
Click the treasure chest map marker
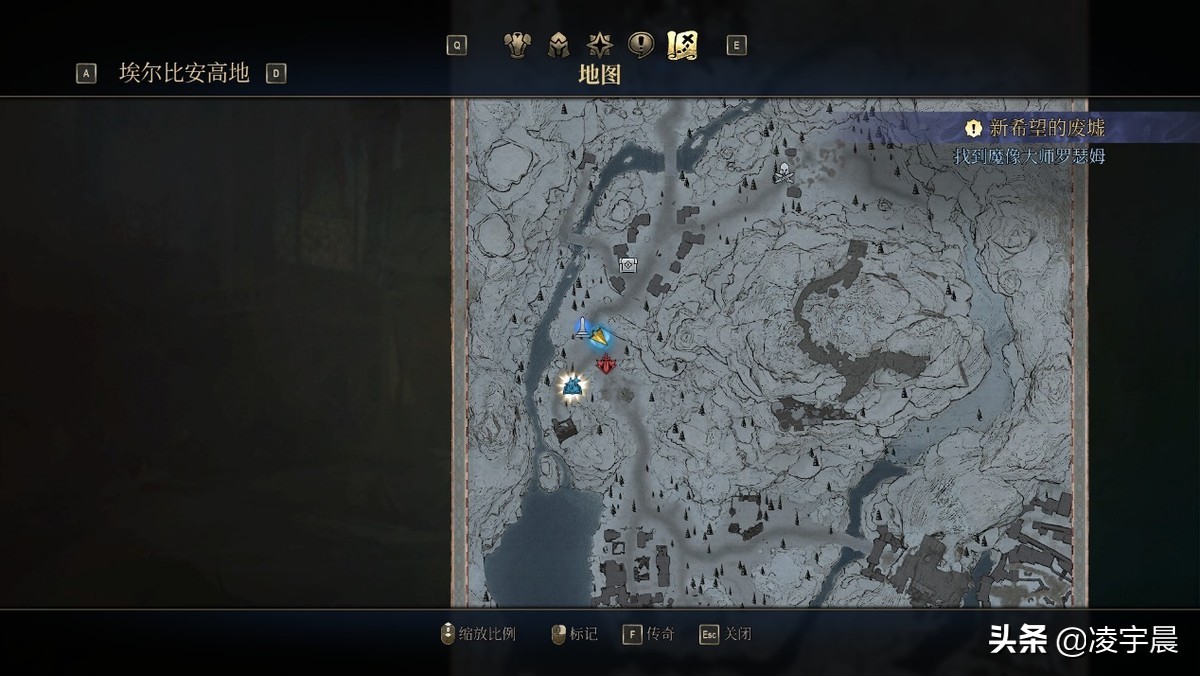(628, 265)
